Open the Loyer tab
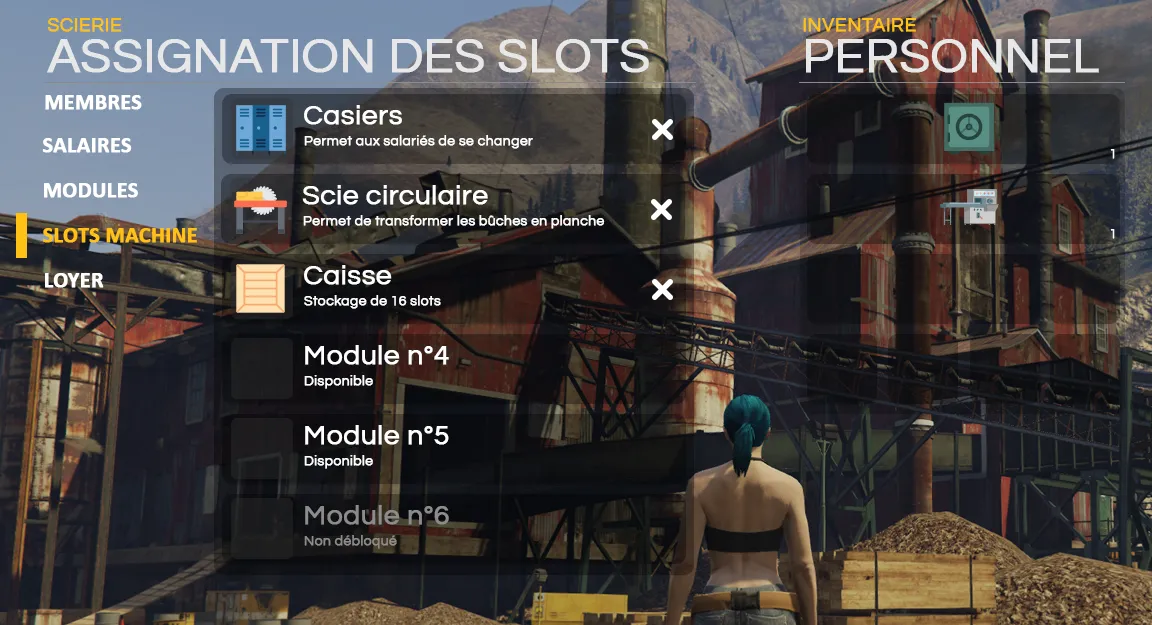 point(74,281)
